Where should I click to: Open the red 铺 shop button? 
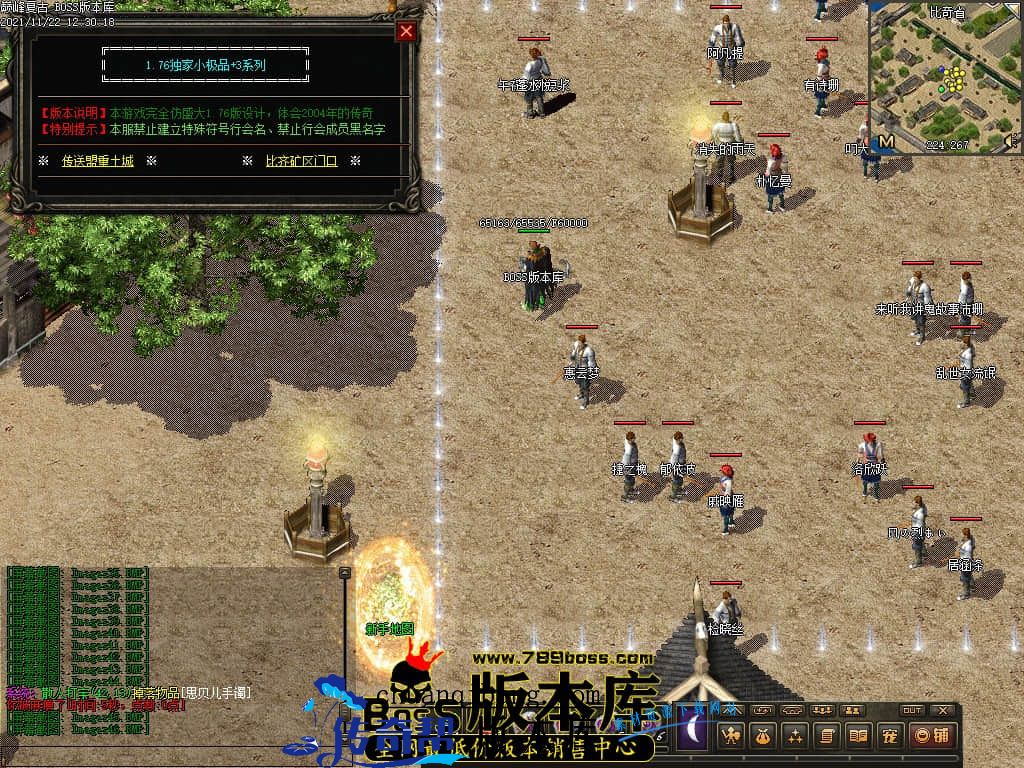(x=932, y=736)
